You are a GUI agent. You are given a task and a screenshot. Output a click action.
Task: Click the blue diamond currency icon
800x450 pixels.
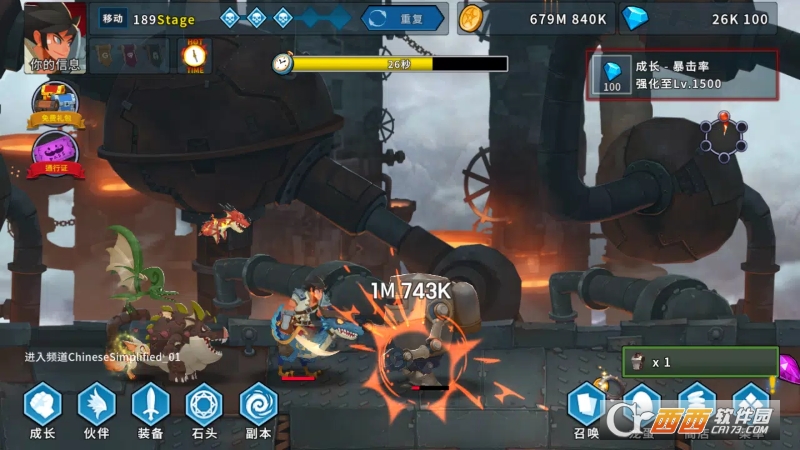pos(635,18)
